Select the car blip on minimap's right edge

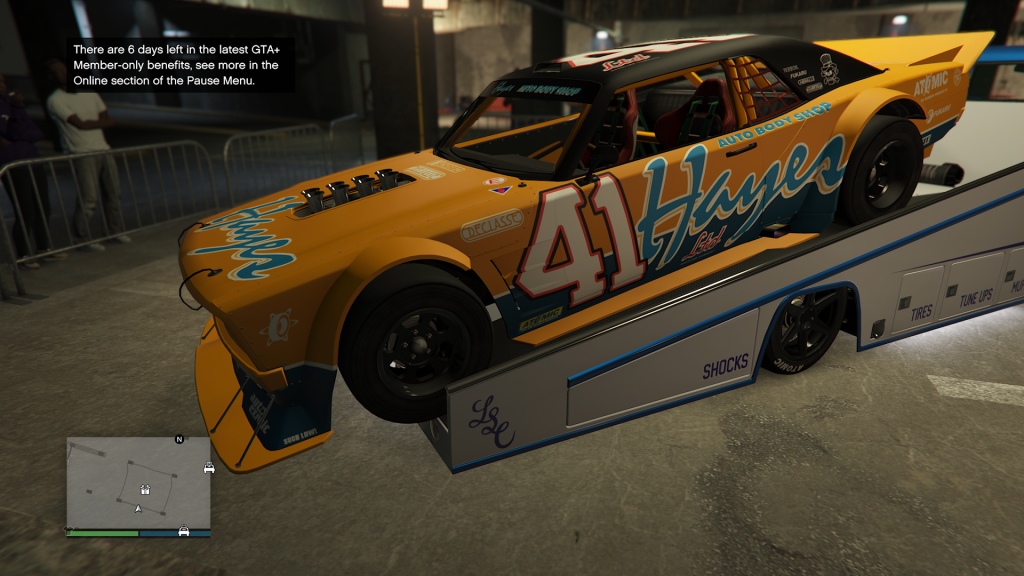[x=209, y=468]
